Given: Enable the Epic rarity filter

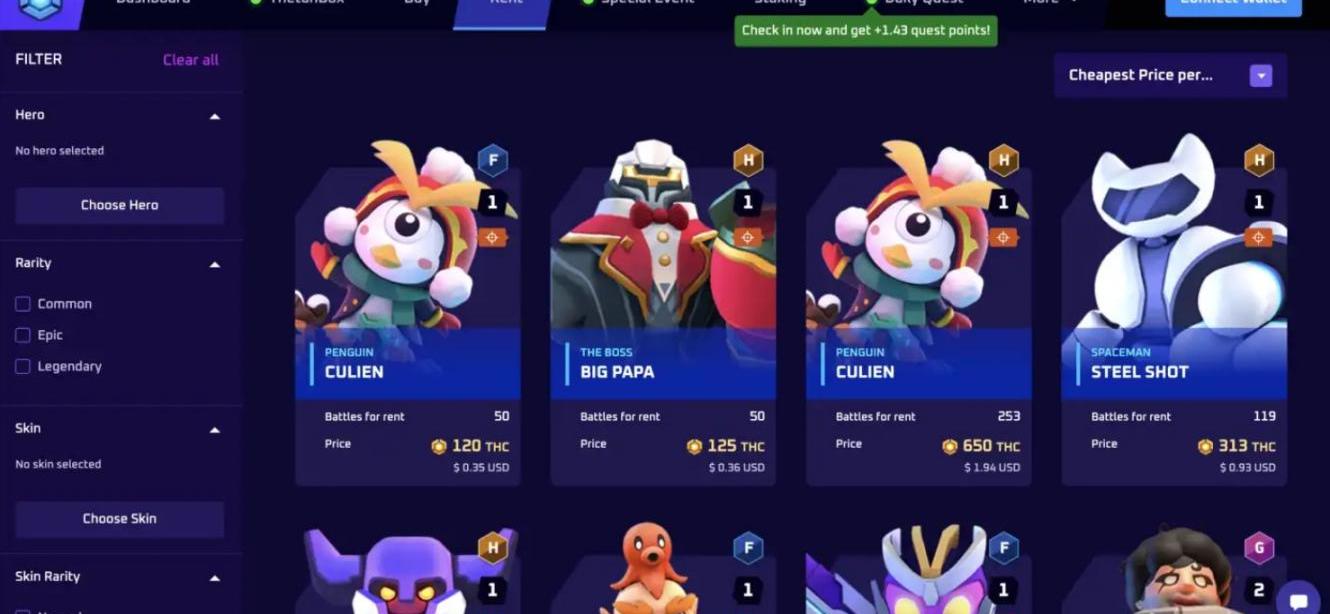Looking at the screenshot, I should tap(23, 335).
